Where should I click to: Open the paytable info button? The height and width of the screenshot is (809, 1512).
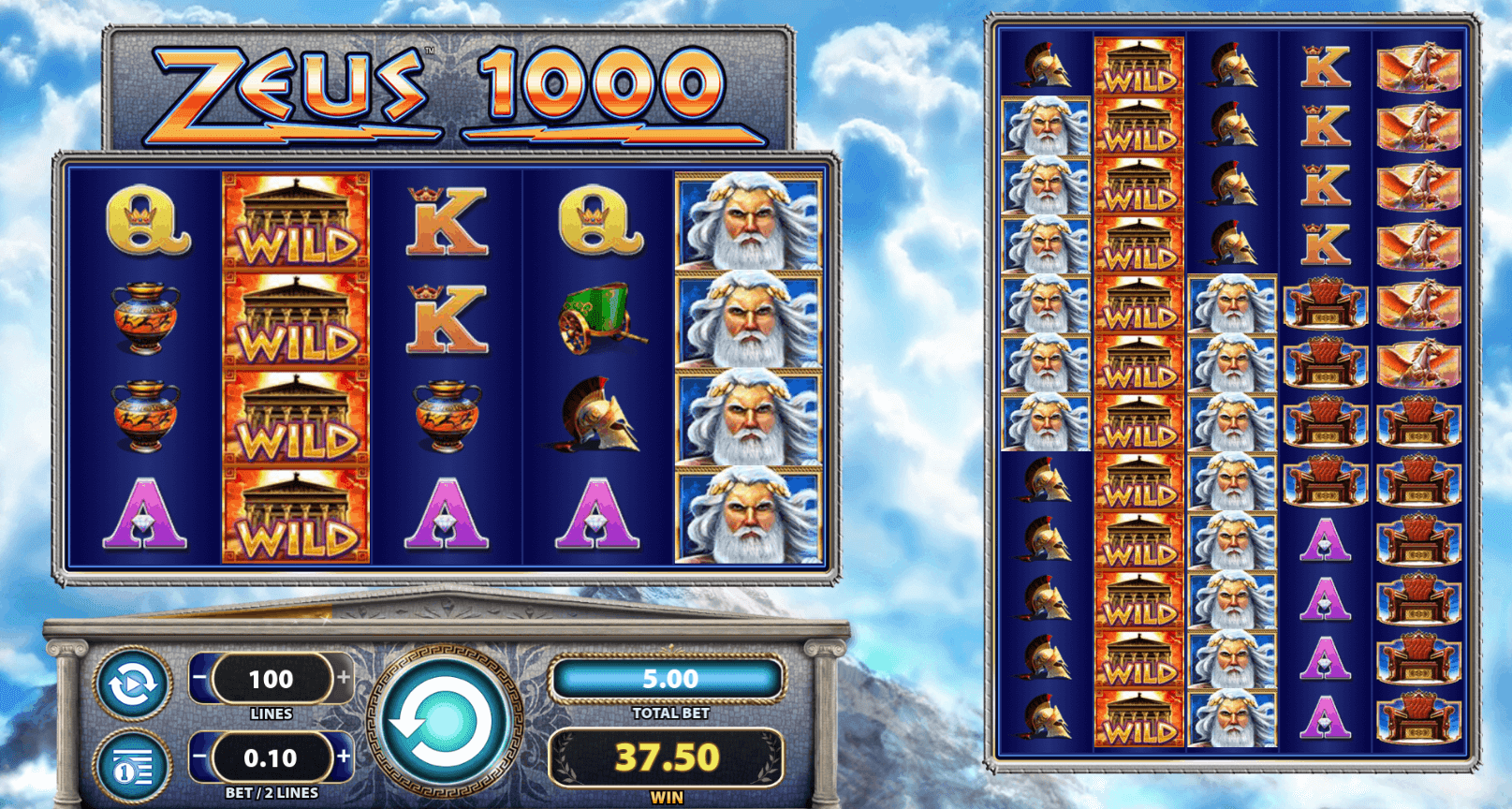pos(133,767)
